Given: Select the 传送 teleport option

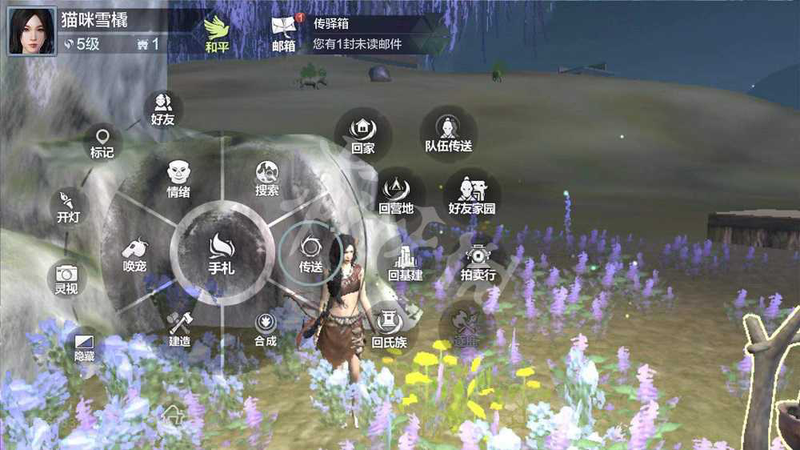Looking at the screenshot, I should click(310, 251).
